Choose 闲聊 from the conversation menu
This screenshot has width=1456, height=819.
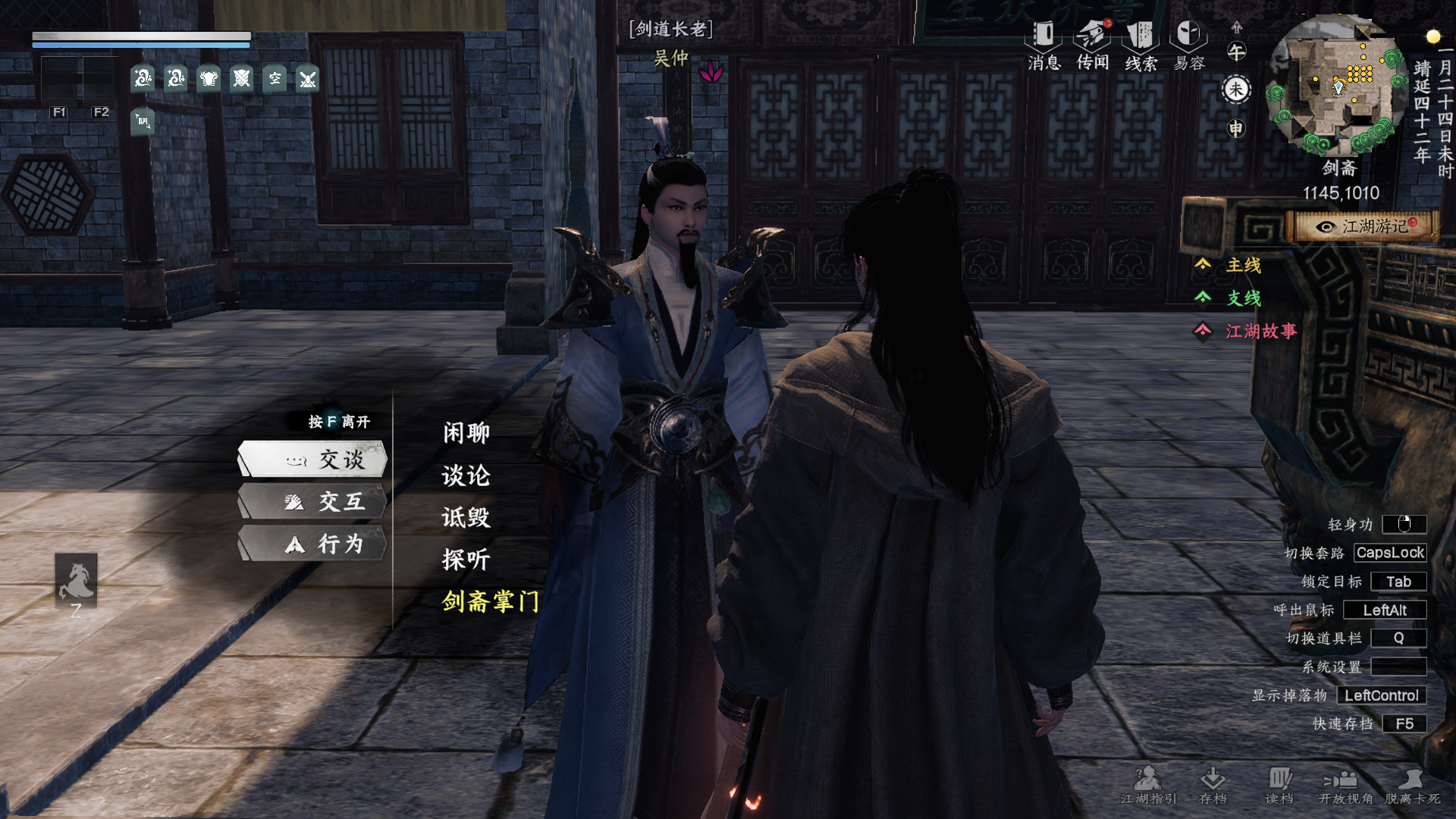(x=465, y=431)
